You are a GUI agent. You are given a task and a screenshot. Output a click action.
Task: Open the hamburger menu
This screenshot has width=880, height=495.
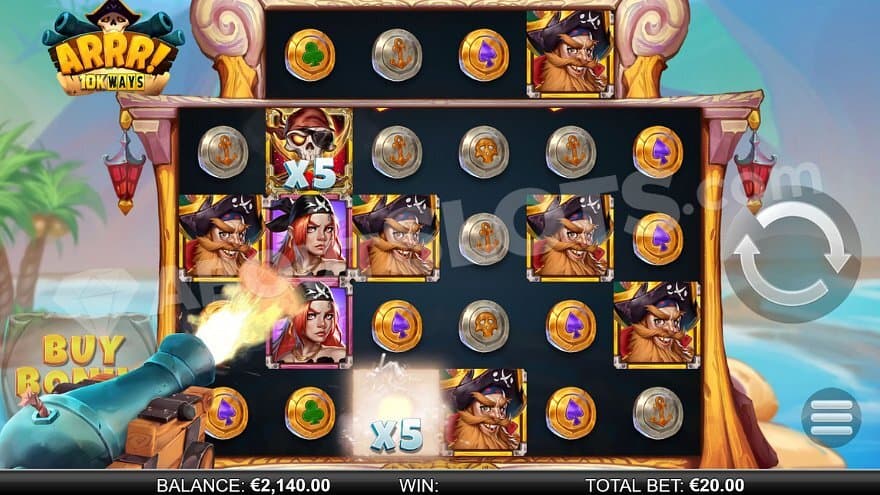[830, 416]
